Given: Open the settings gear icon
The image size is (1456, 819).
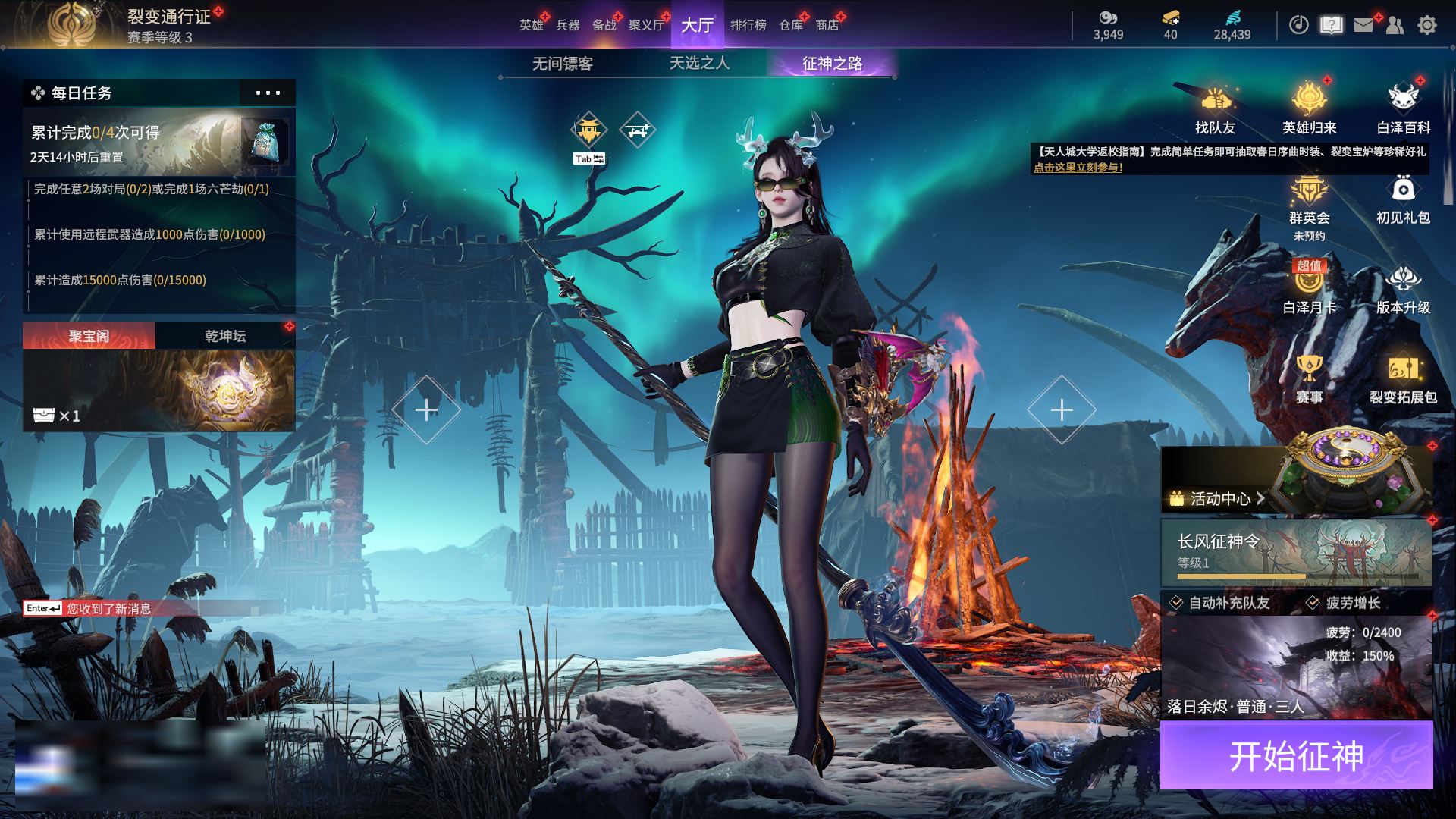Looking at the screenshot, I should point(1426,25).
